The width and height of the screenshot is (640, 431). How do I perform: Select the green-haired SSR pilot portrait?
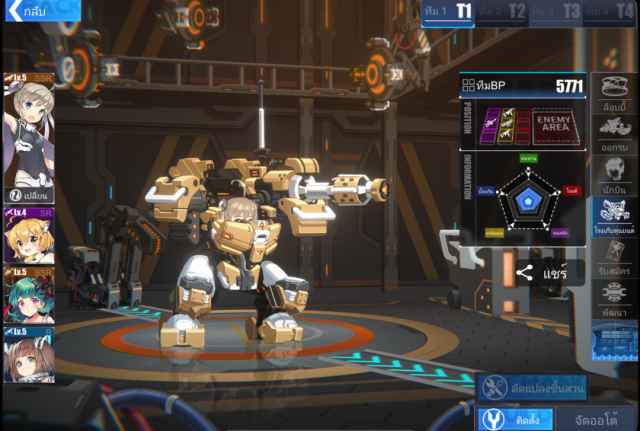28,297
